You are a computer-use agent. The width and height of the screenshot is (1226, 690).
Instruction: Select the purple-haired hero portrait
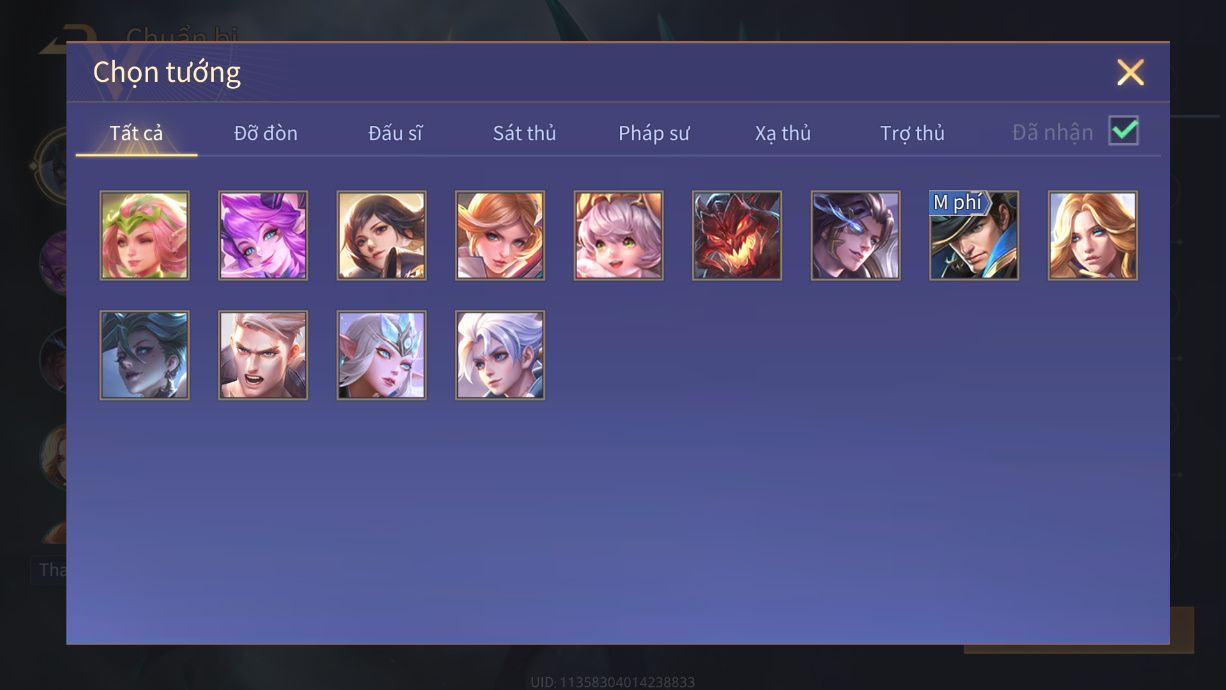[263, 236]
